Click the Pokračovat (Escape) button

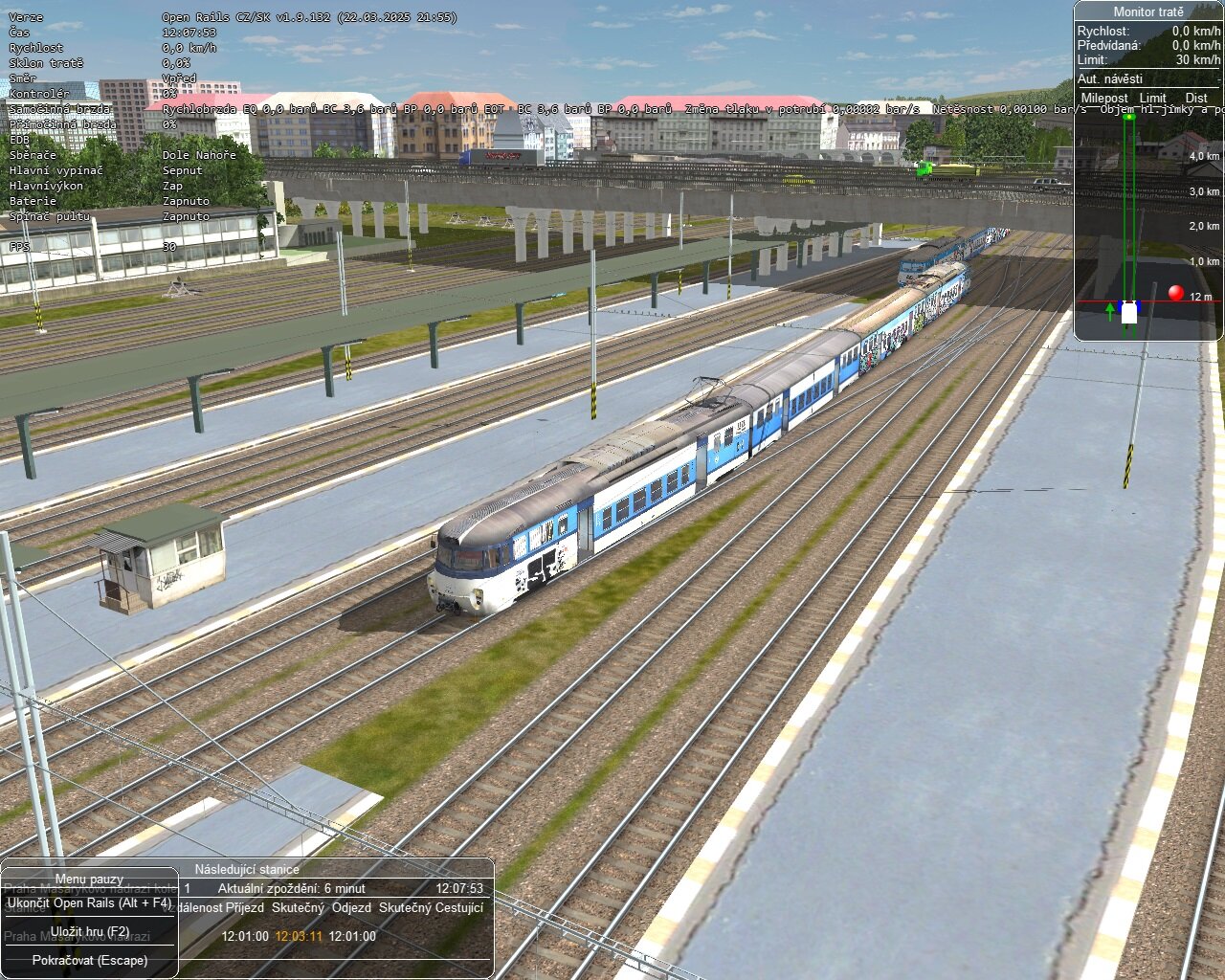point(92,958)
